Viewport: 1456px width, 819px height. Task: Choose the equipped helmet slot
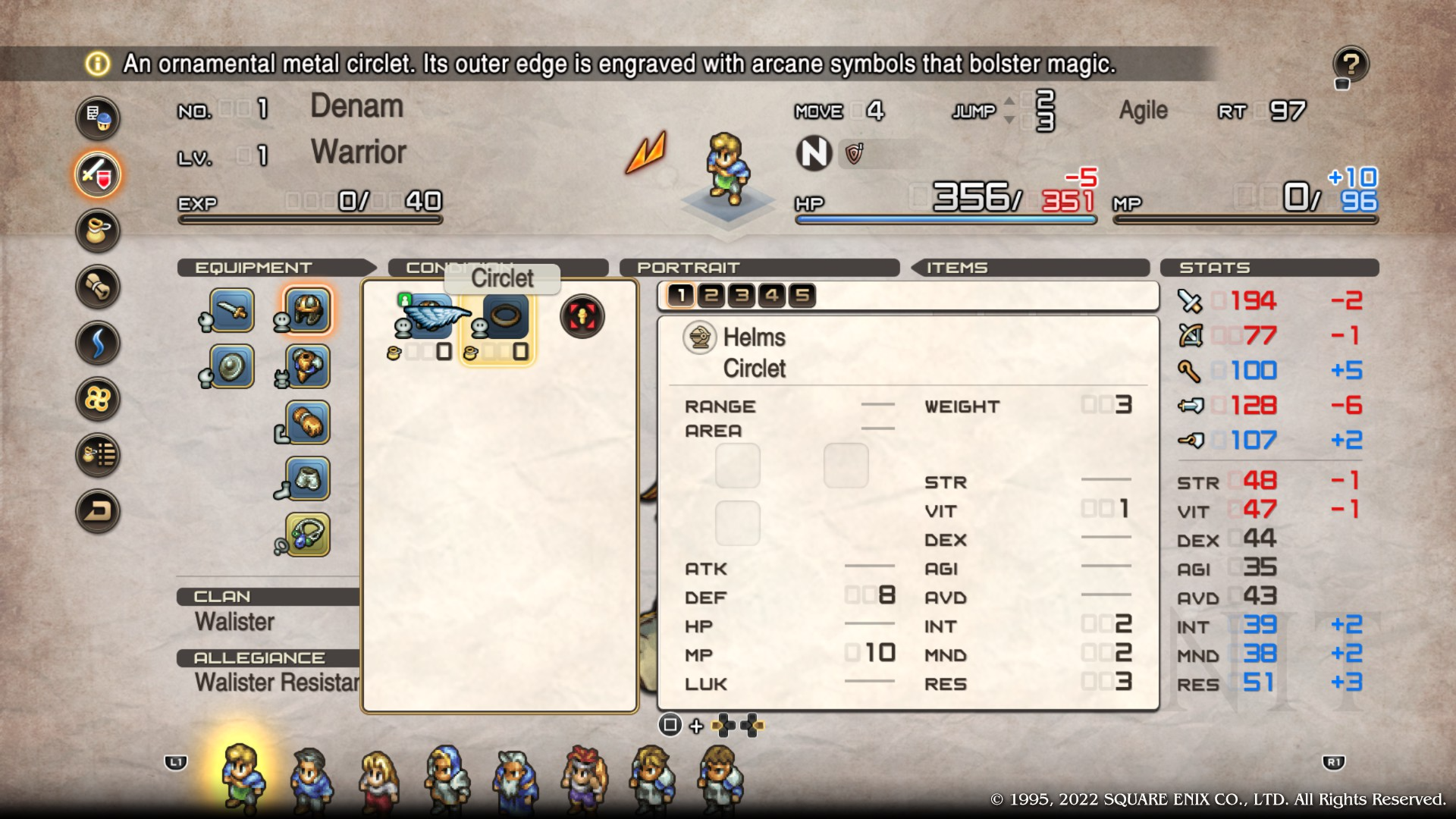pyautogui.click(x=308, y=310)
